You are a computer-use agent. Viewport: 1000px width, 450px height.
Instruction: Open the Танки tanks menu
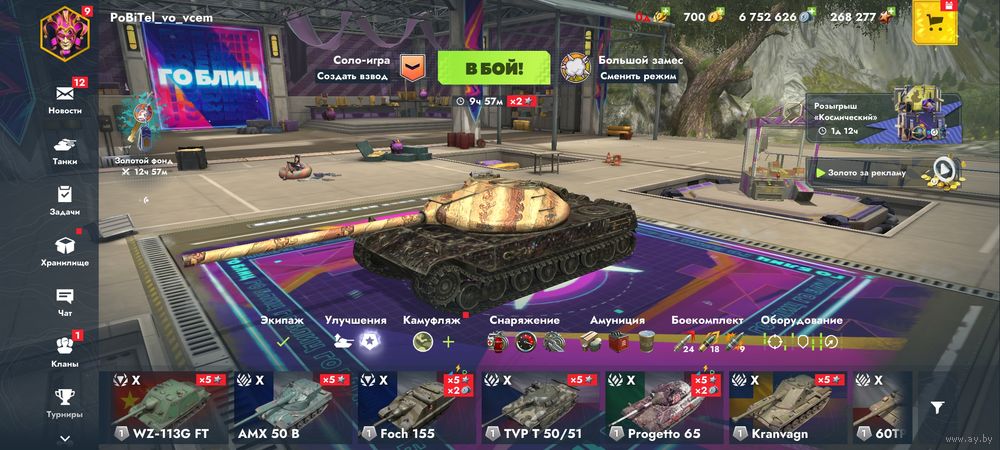(x=65, y=150)
